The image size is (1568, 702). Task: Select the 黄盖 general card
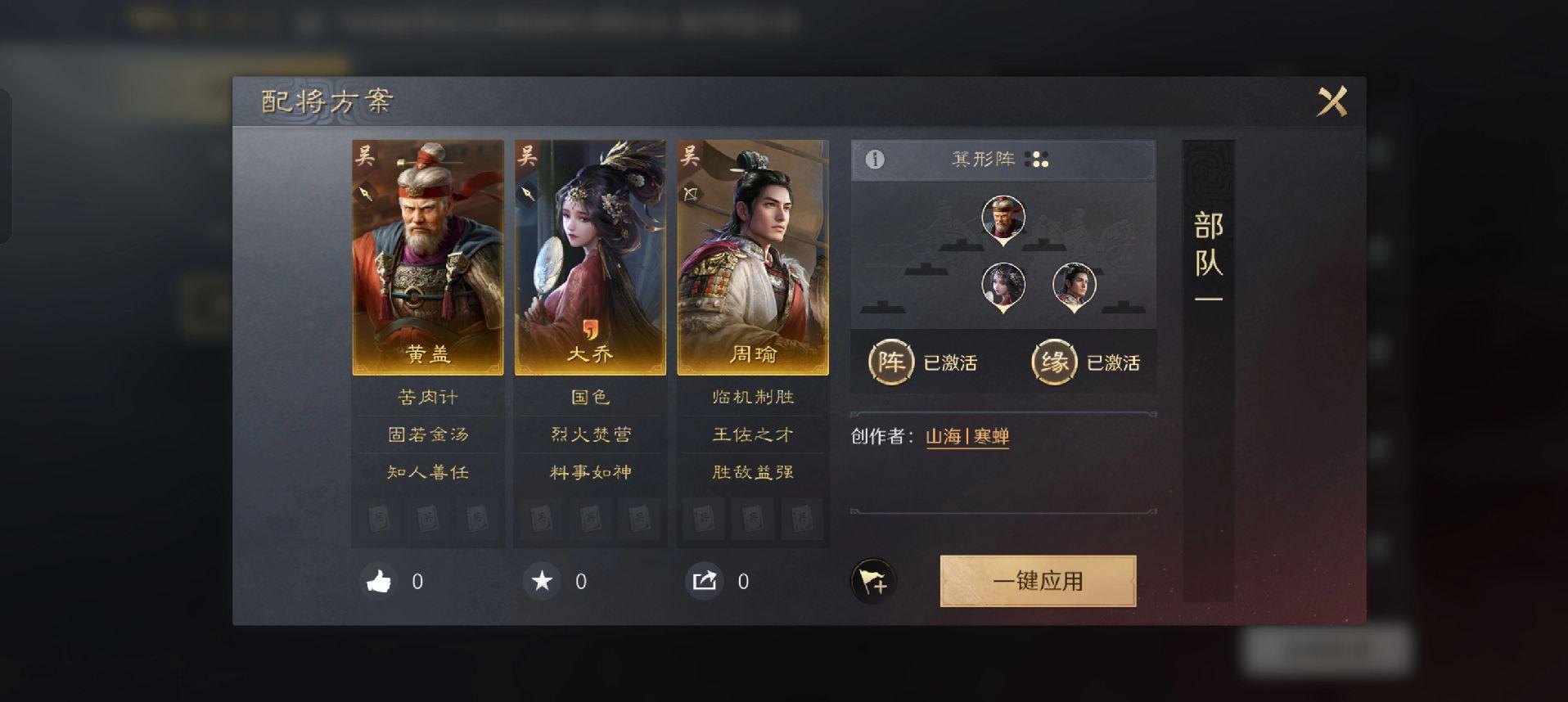click(x=427, y=258)
